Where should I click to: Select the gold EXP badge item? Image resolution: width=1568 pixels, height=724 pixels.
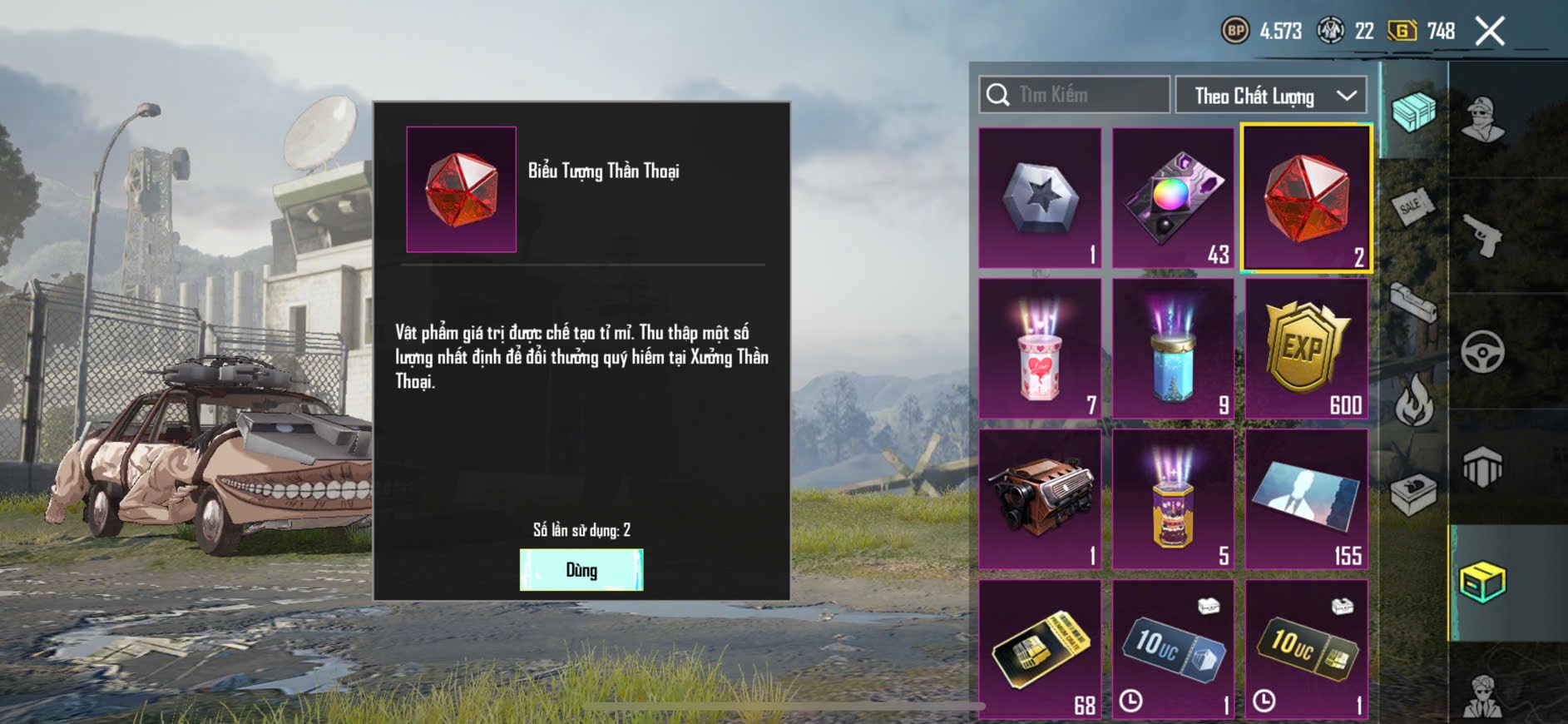coord(1306,349)
